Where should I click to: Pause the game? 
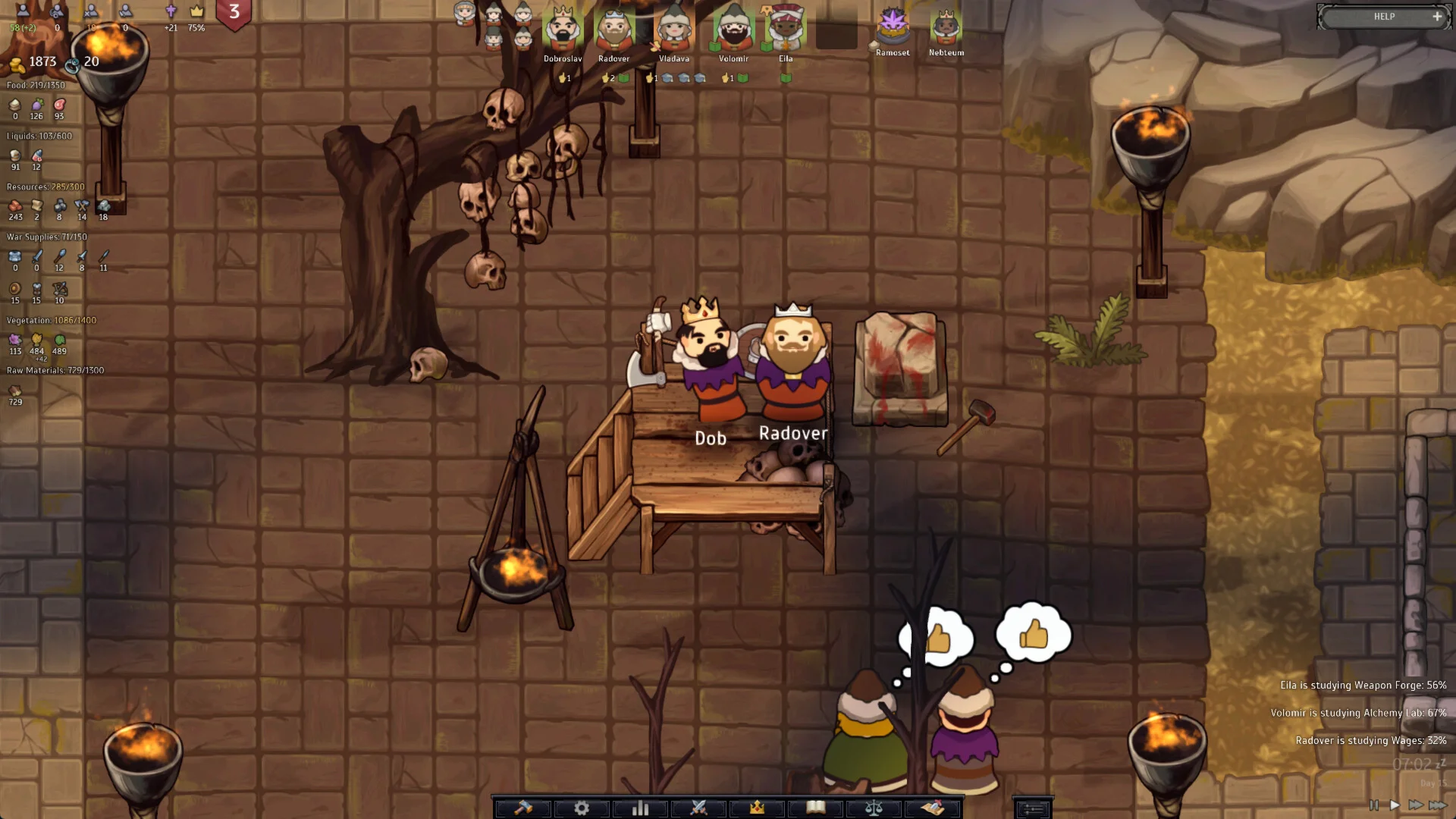1374,805
